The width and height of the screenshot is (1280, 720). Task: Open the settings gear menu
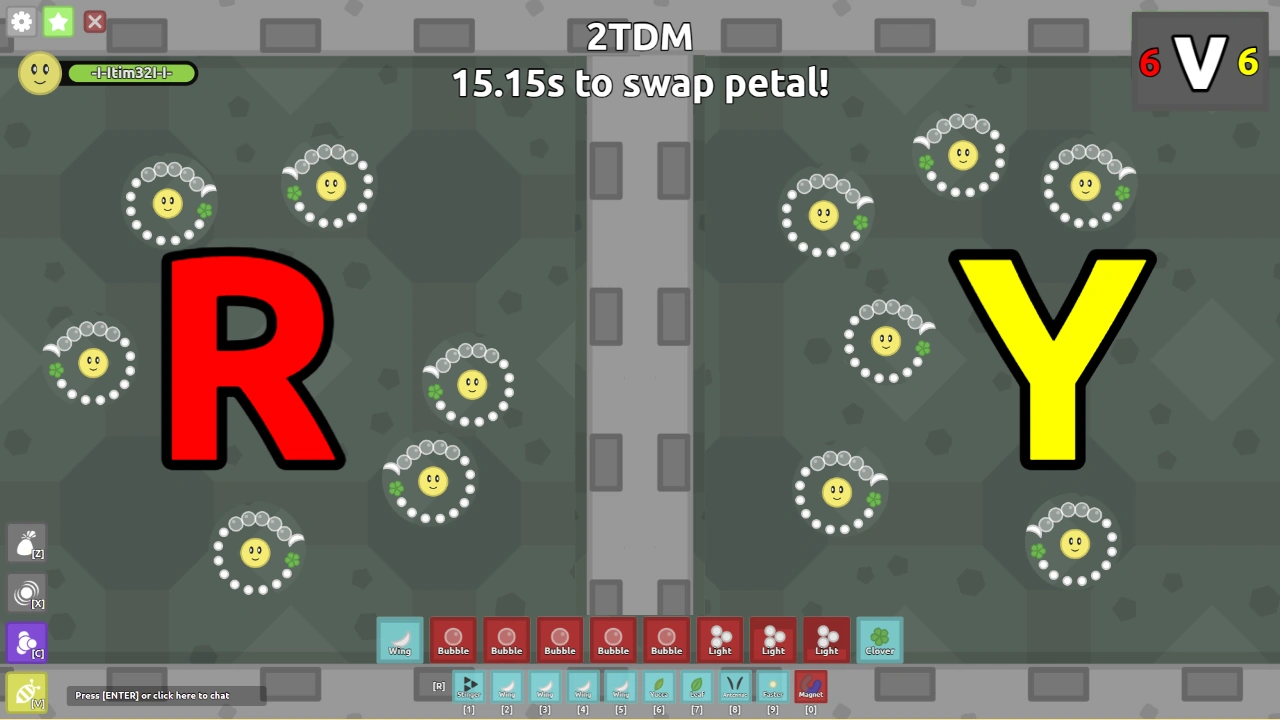tap(21, 21)
